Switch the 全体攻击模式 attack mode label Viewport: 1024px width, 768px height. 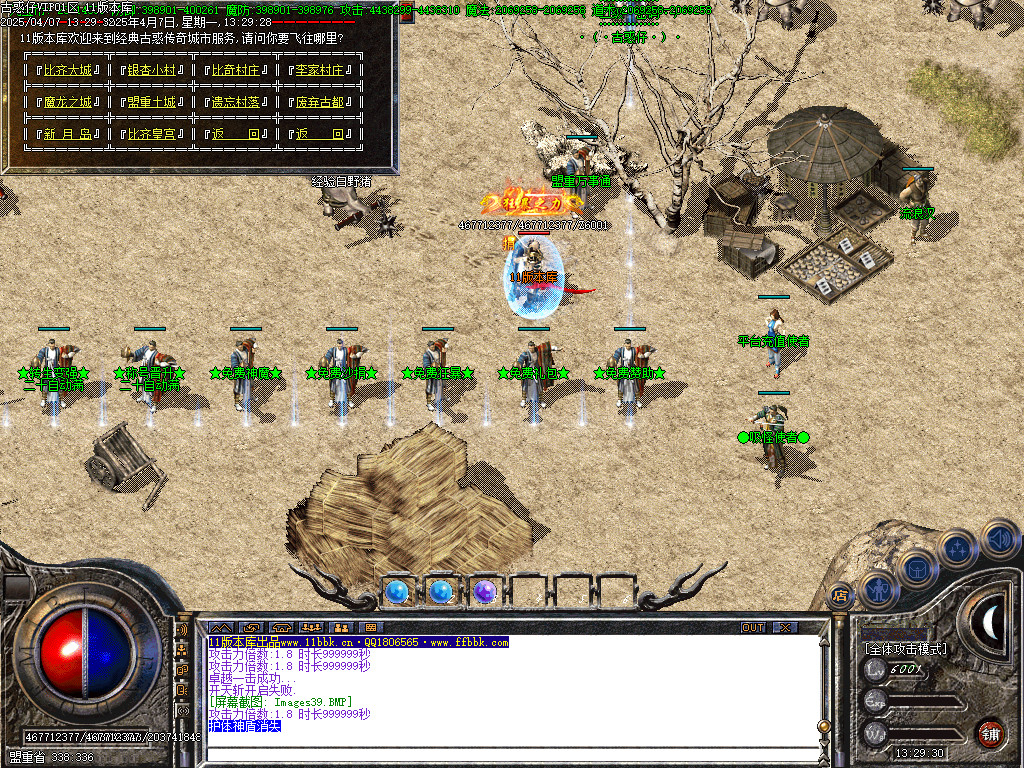point(905,649)
